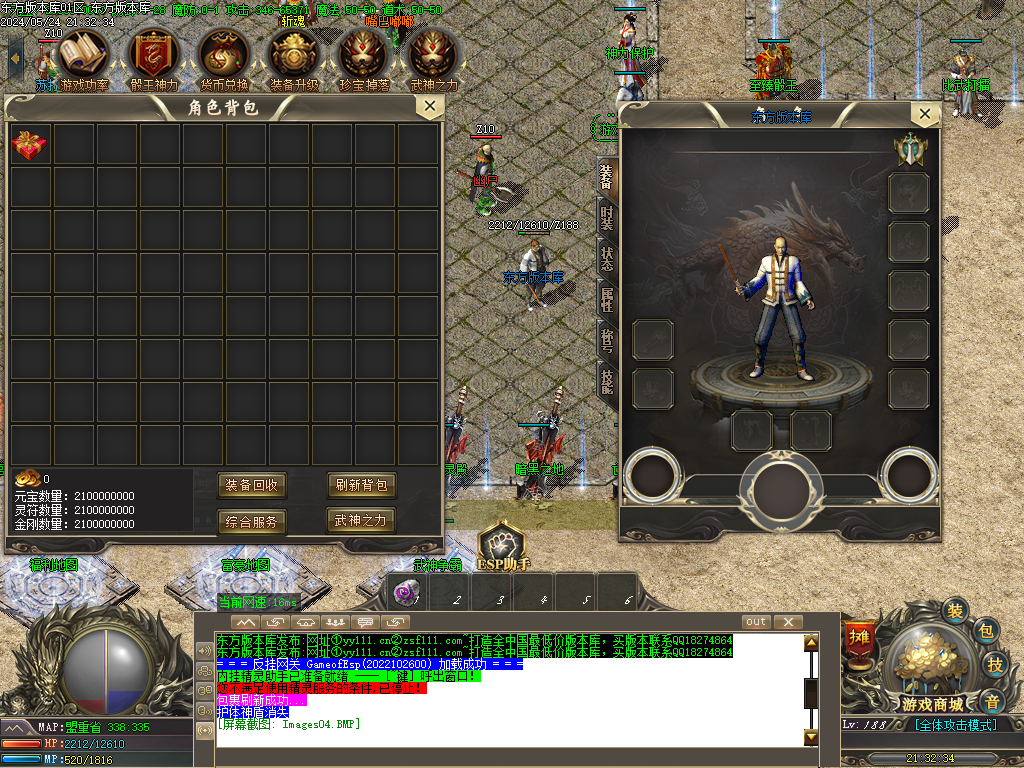The height and width of the screenshot is (768, 1024).
Task: Switch to the 技能 skills tab
Action: tap(607, 379)
